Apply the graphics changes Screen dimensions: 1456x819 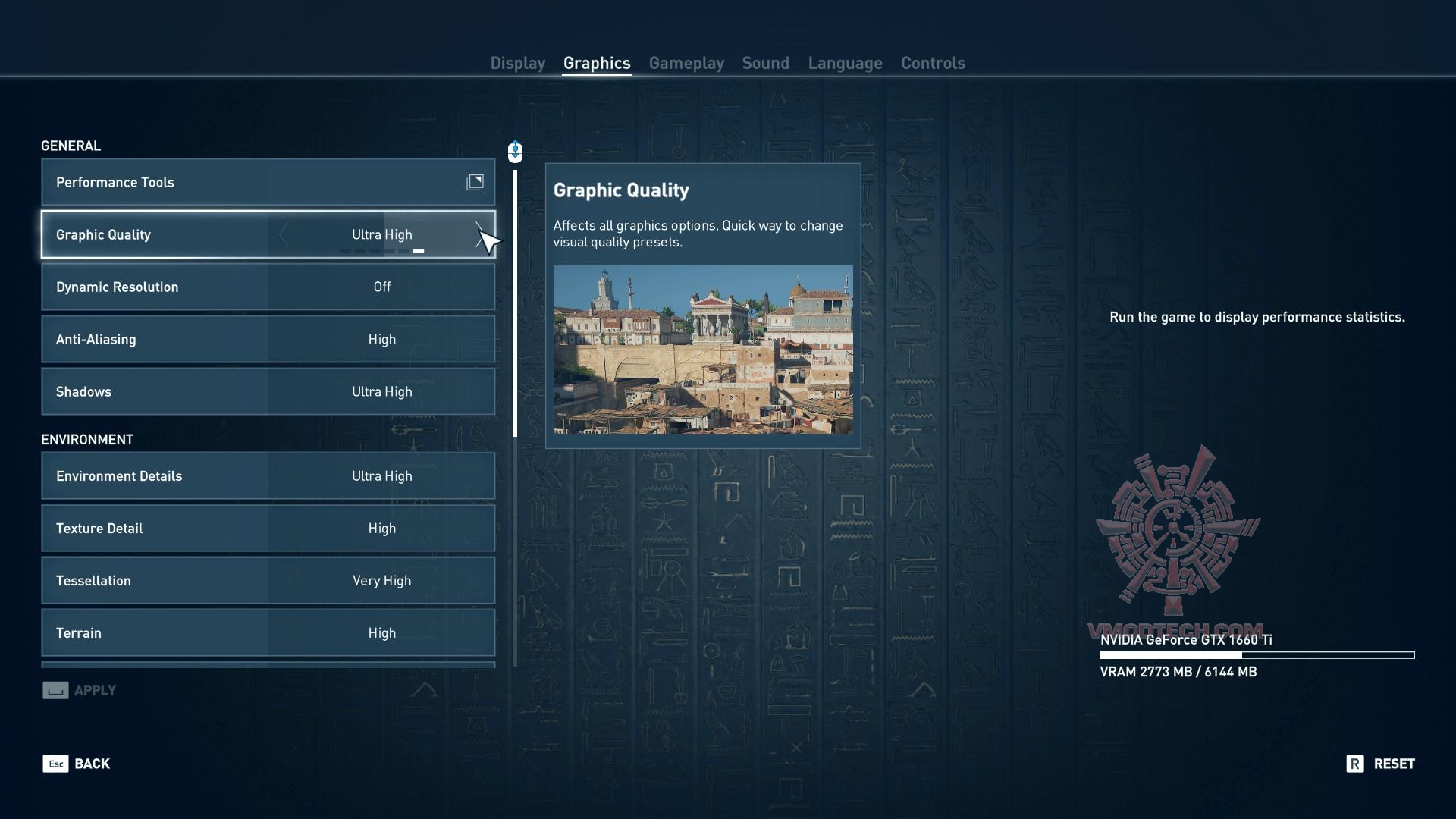pyautogui.click(x=80, y=690)
